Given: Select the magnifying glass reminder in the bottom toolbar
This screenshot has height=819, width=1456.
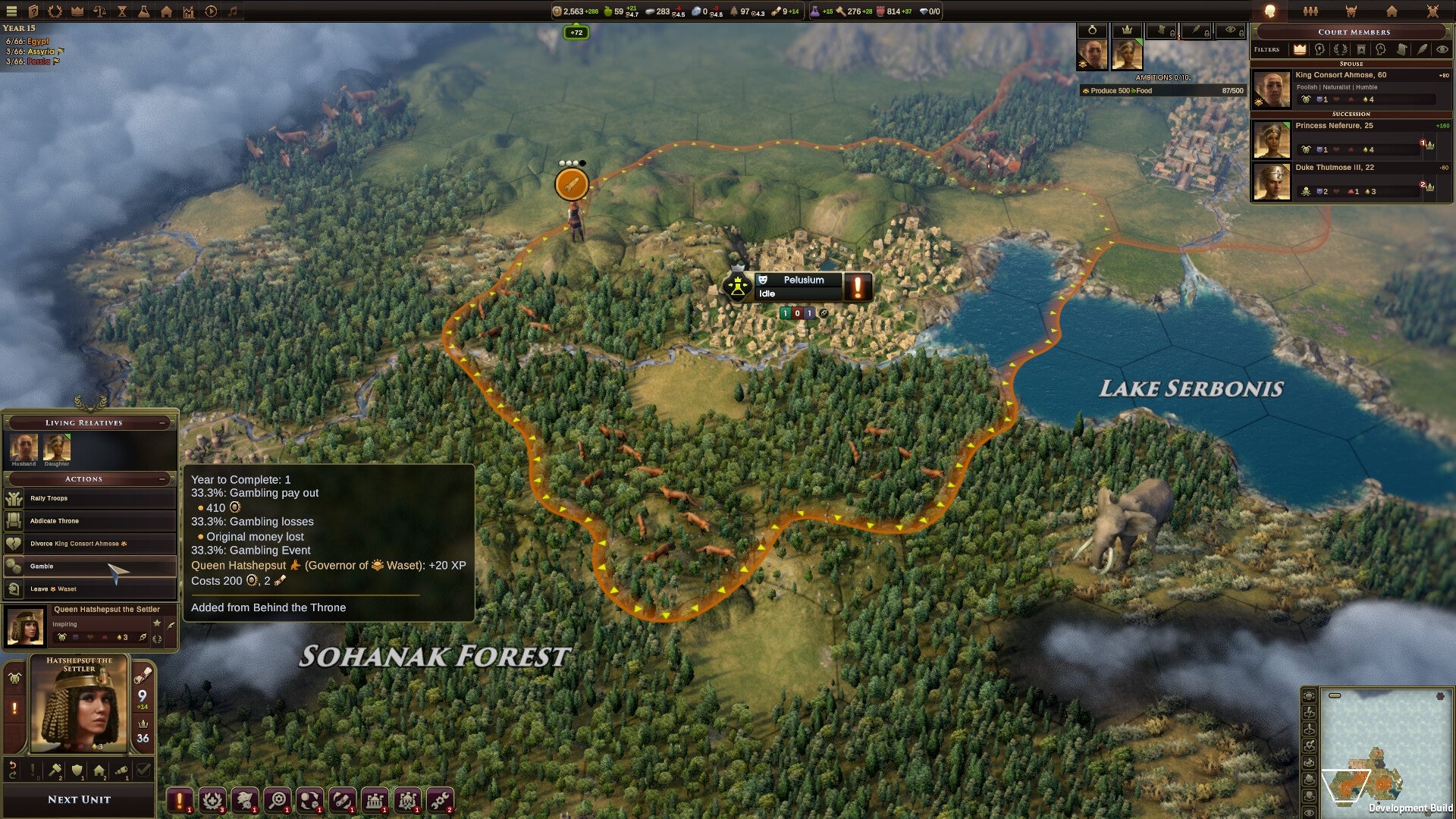Looking at the screenshot, I should 279,799.
